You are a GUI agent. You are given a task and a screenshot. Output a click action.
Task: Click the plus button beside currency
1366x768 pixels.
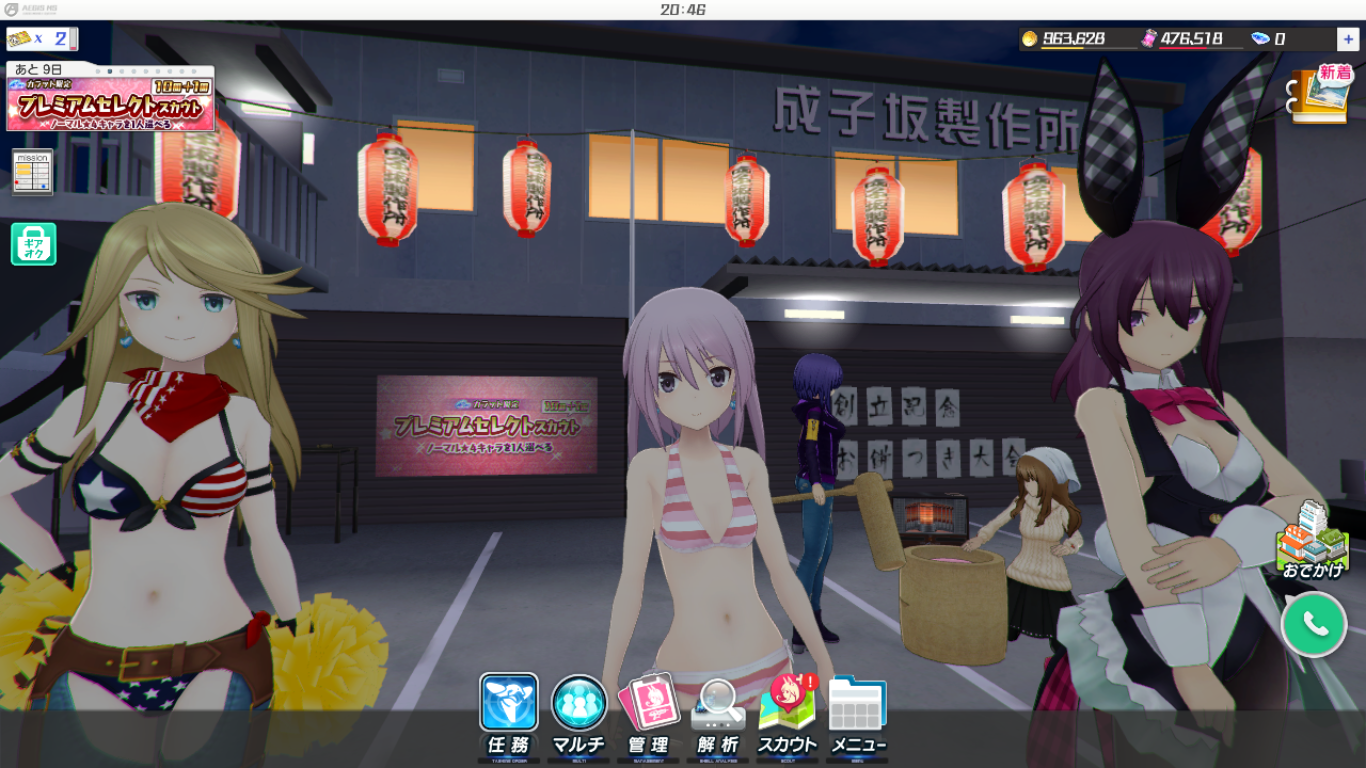[x=1347, y=39]
